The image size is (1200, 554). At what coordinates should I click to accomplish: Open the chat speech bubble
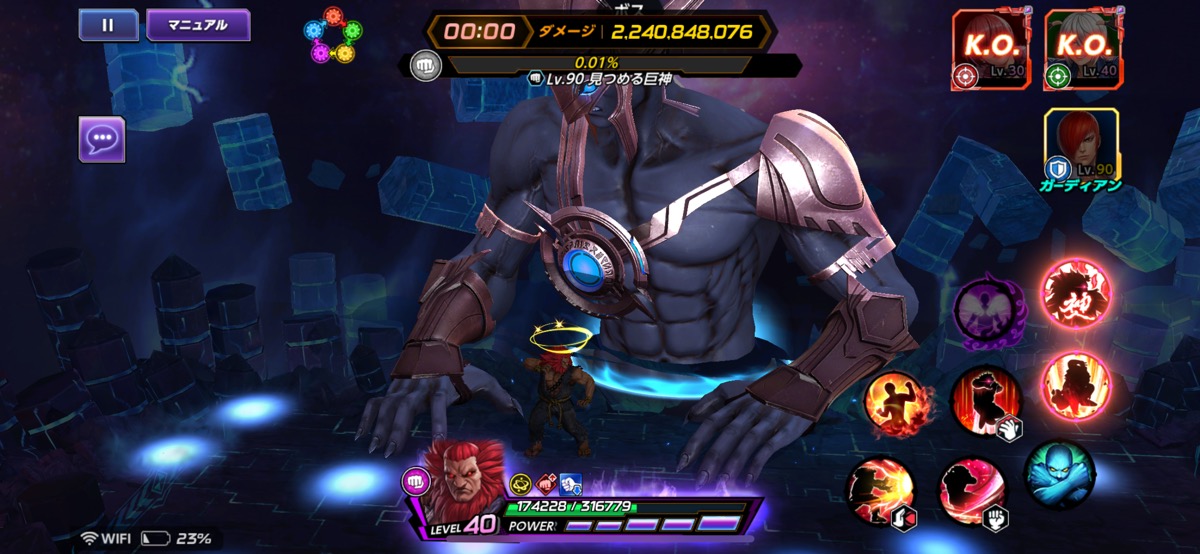pos(102,139)
